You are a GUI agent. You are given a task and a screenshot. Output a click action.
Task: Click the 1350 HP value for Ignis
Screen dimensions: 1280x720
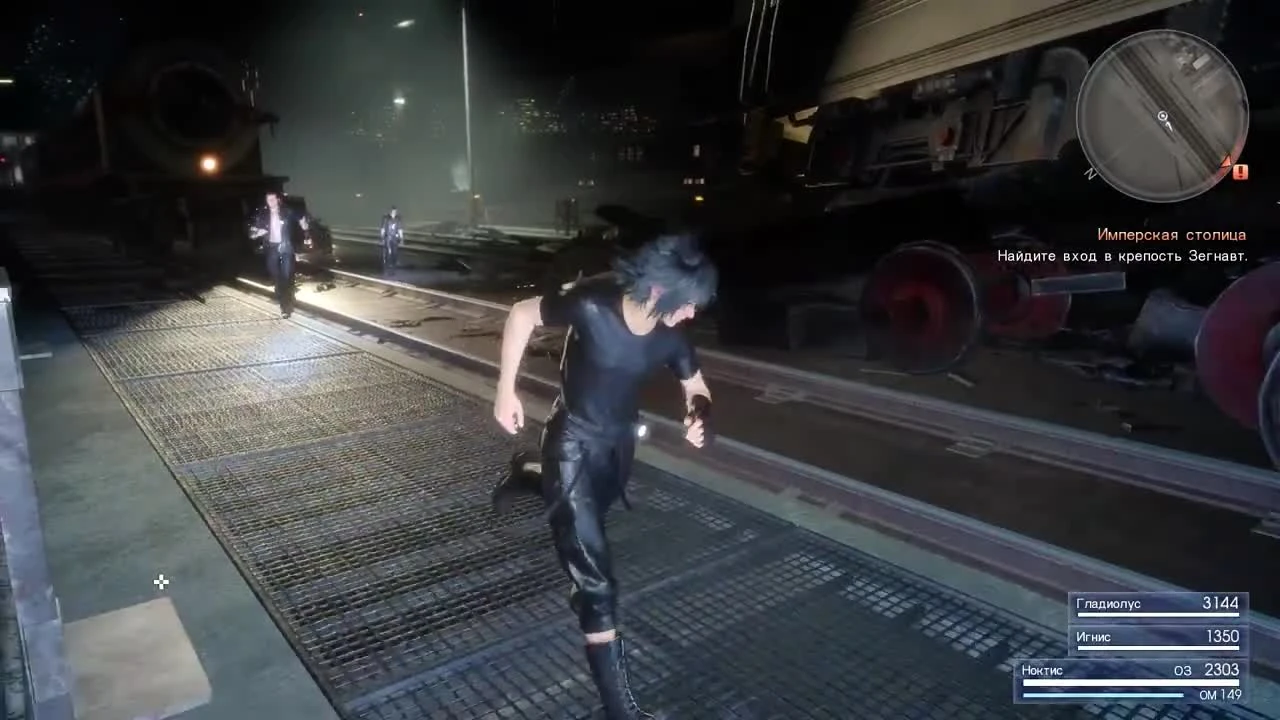coord(1222,636)
